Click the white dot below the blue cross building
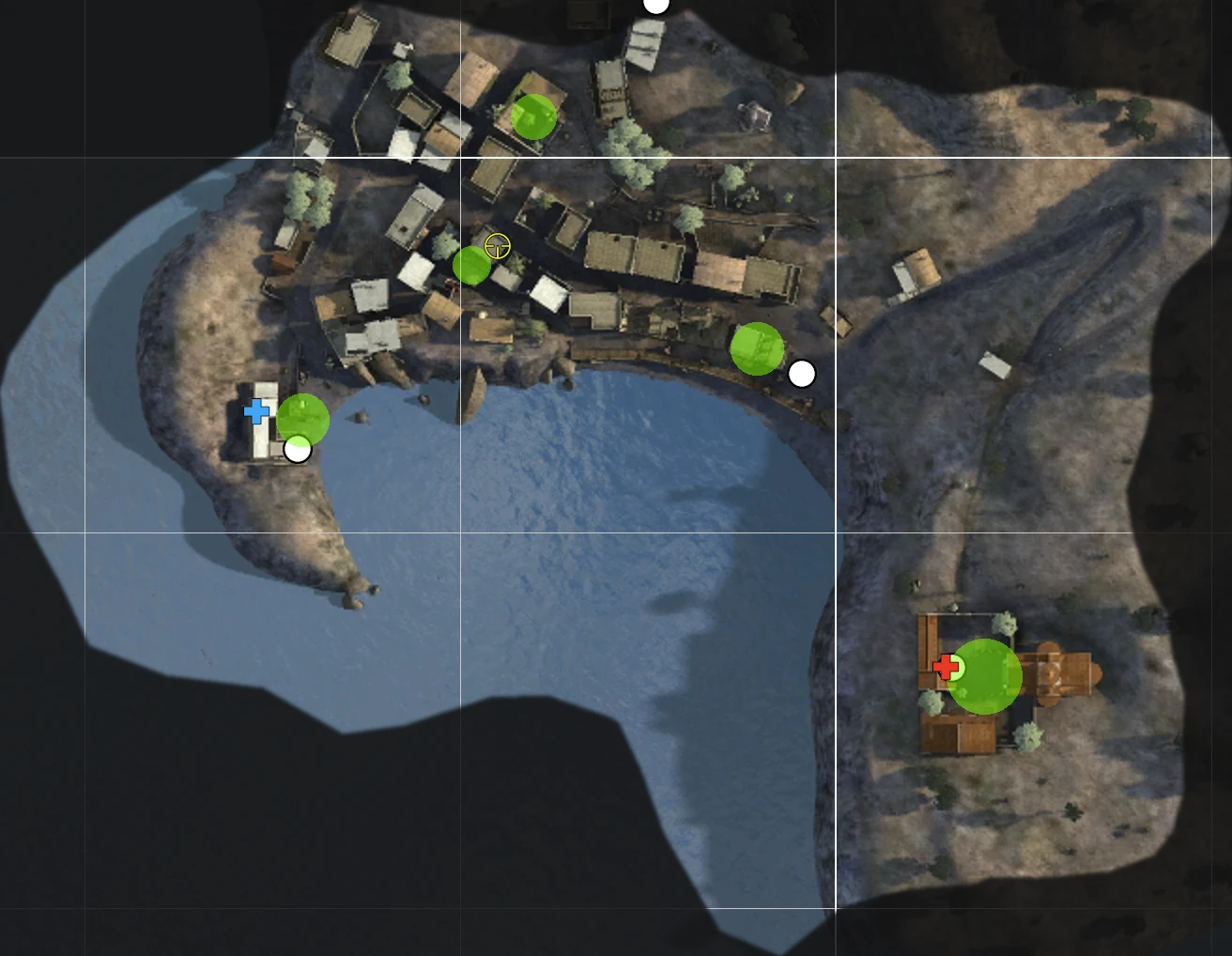The width and height of the screenshot is (1232, 956). coord(298,450)
